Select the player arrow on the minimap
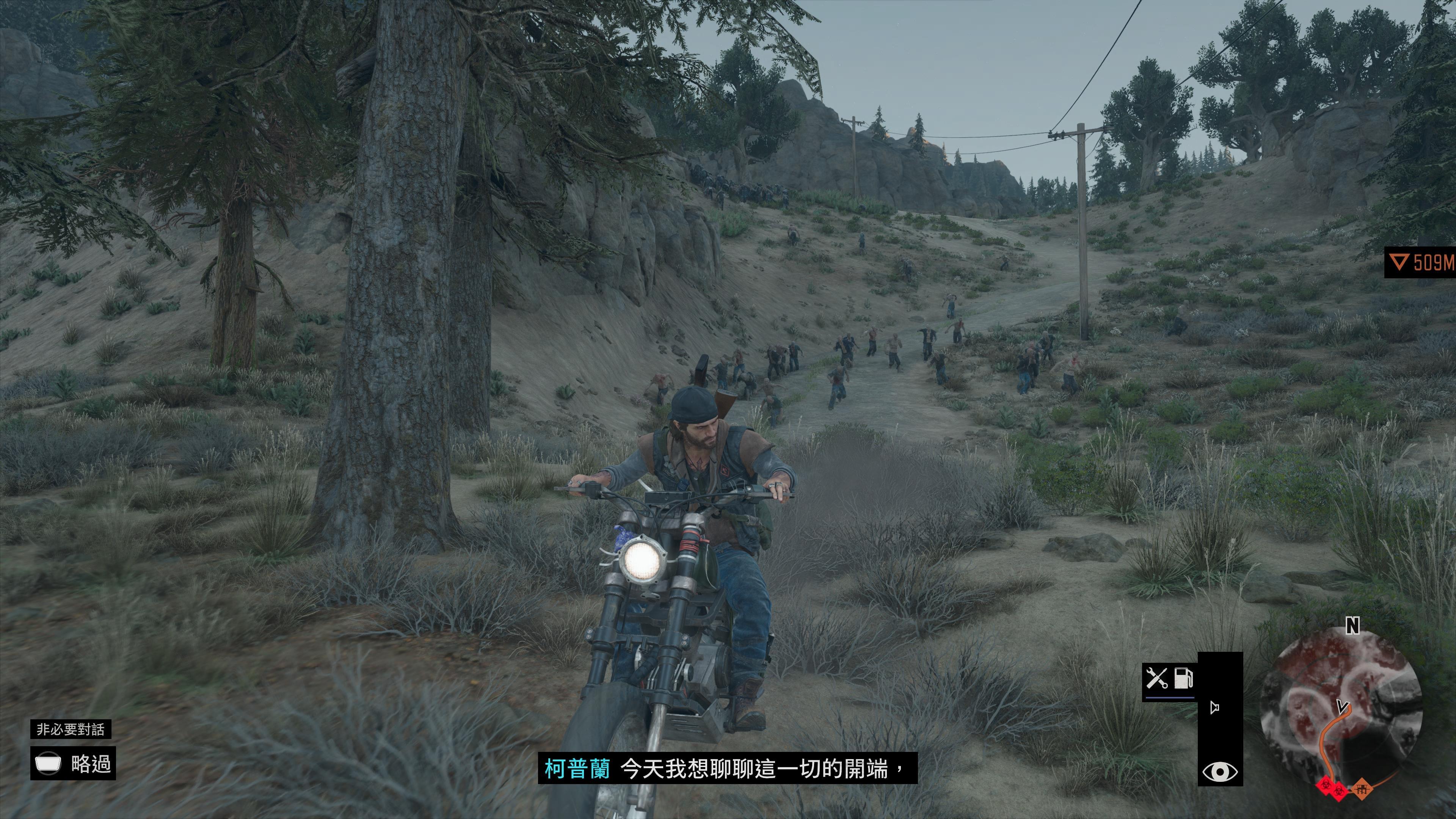Image resolution: width=1456 pixels, height=819 pixels. [x=1342, y=706]
